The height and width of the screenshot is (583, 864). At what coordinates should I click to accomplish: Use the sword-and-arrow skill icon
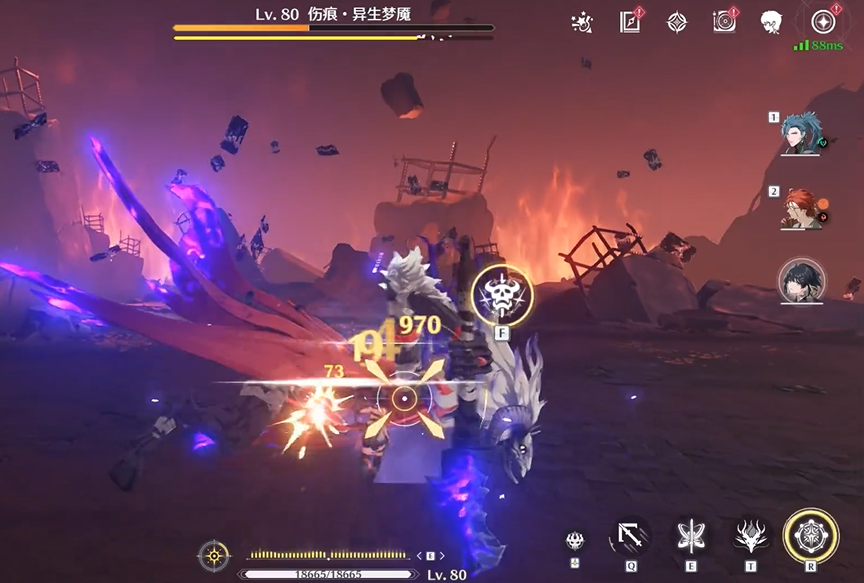coord(630,537)
